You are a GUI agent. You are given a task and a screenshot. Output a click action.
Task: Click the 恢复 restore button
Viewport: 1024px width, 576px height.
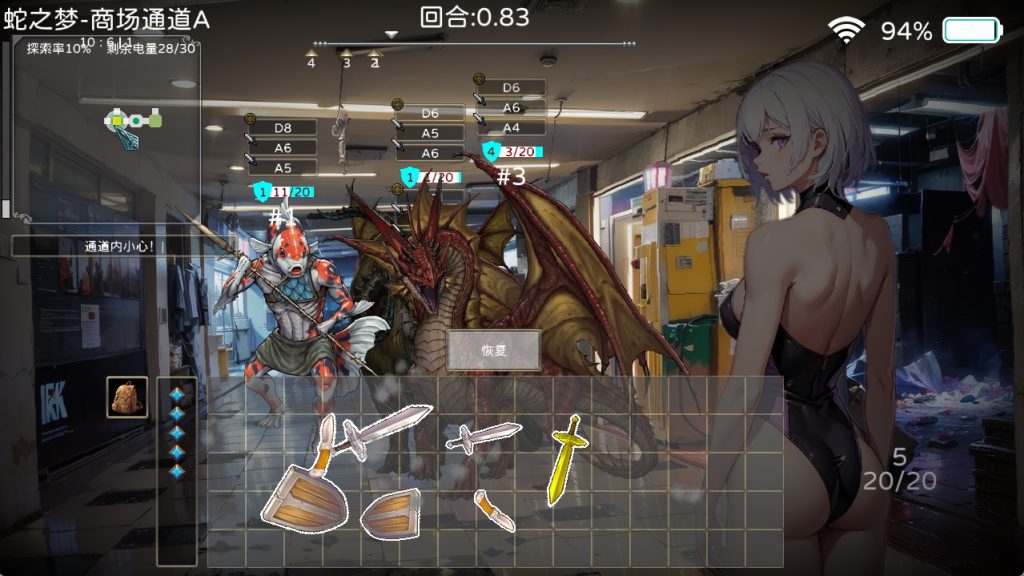pos(494,351)
